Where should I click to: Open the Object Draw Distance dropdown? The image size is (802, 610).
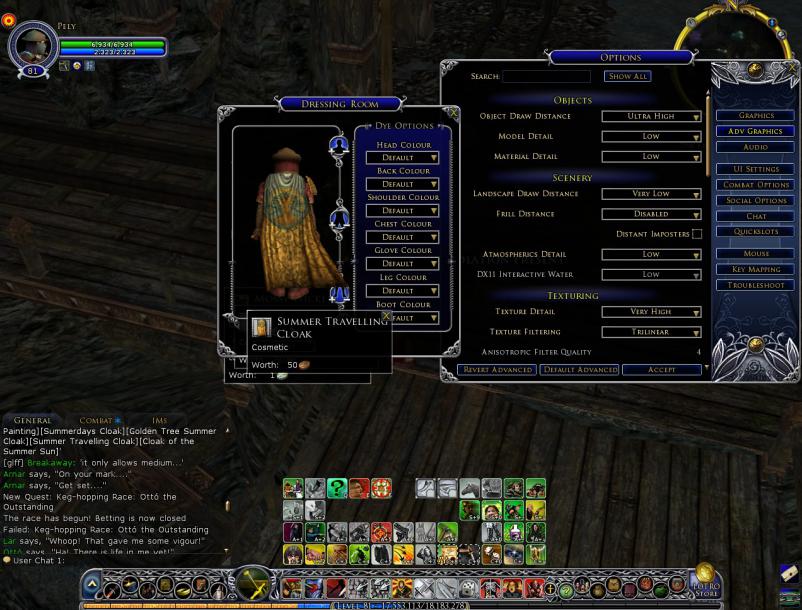[651, 116]
